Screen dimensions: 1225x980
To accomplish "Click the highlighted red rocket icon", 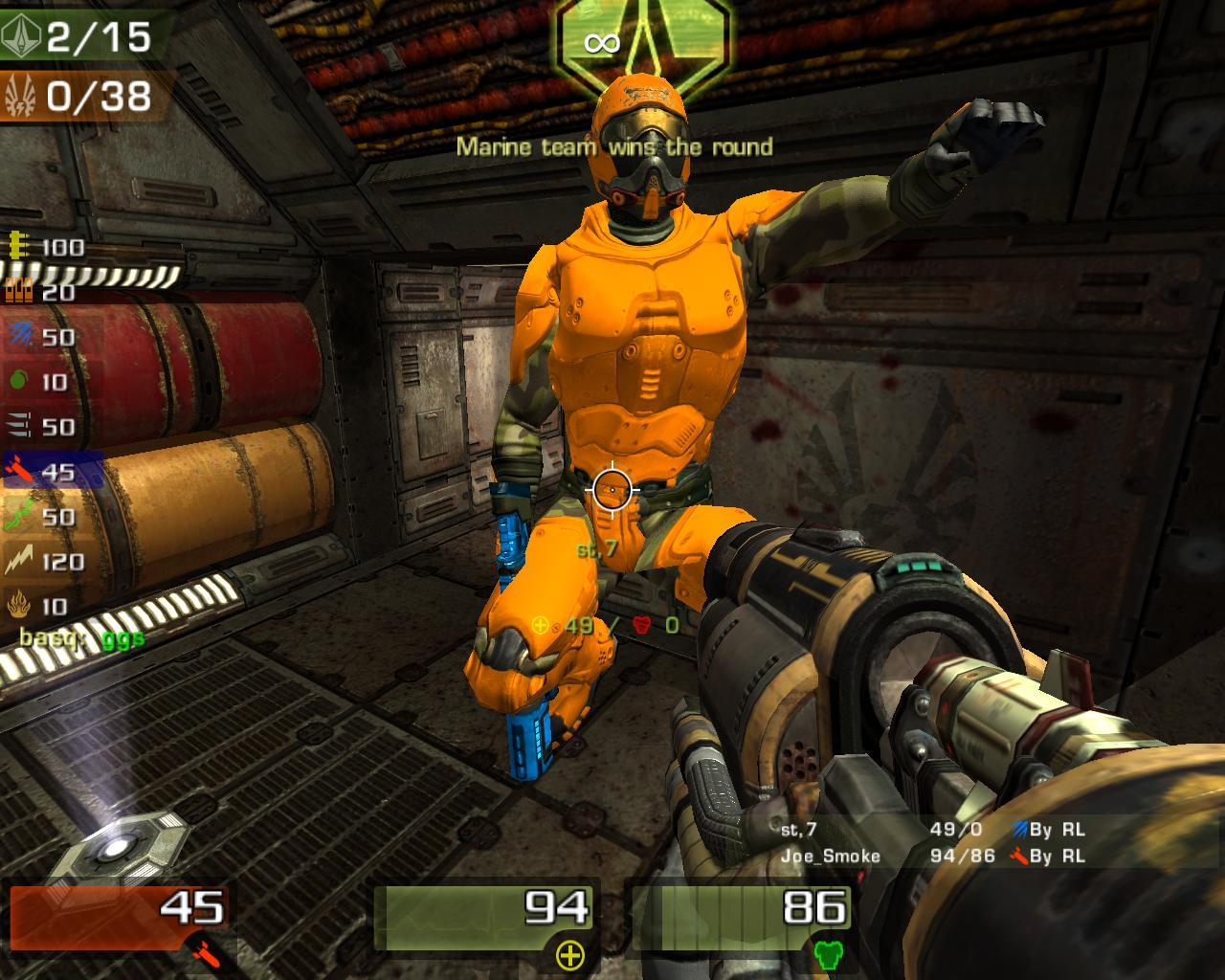I will [19, 472].
